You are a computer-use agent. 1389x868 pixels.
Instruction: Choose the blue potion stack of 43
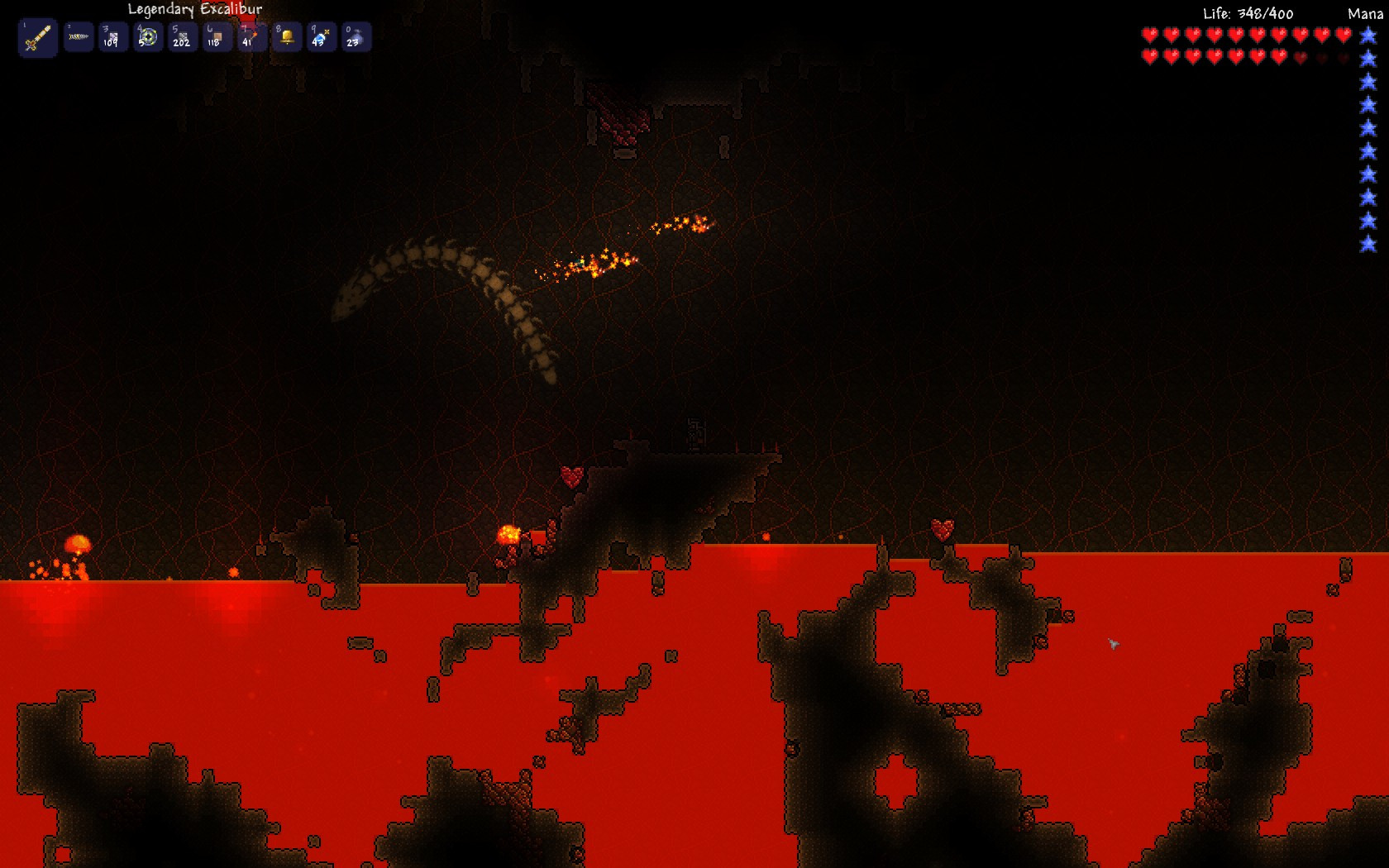pyautogui.click(x=322, y=37)
